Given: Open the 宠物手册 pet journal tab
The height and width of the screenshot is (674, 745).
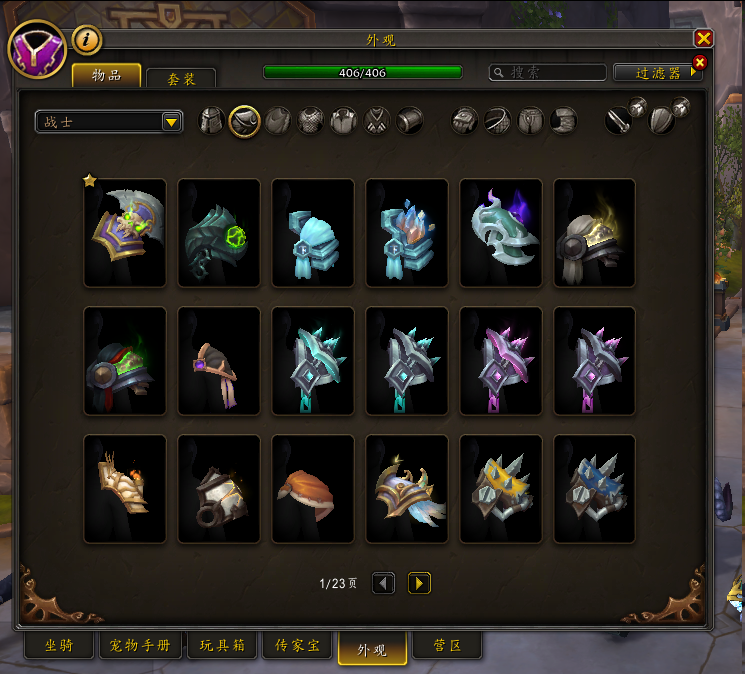Looking at the screenshot, I should 140,646.
